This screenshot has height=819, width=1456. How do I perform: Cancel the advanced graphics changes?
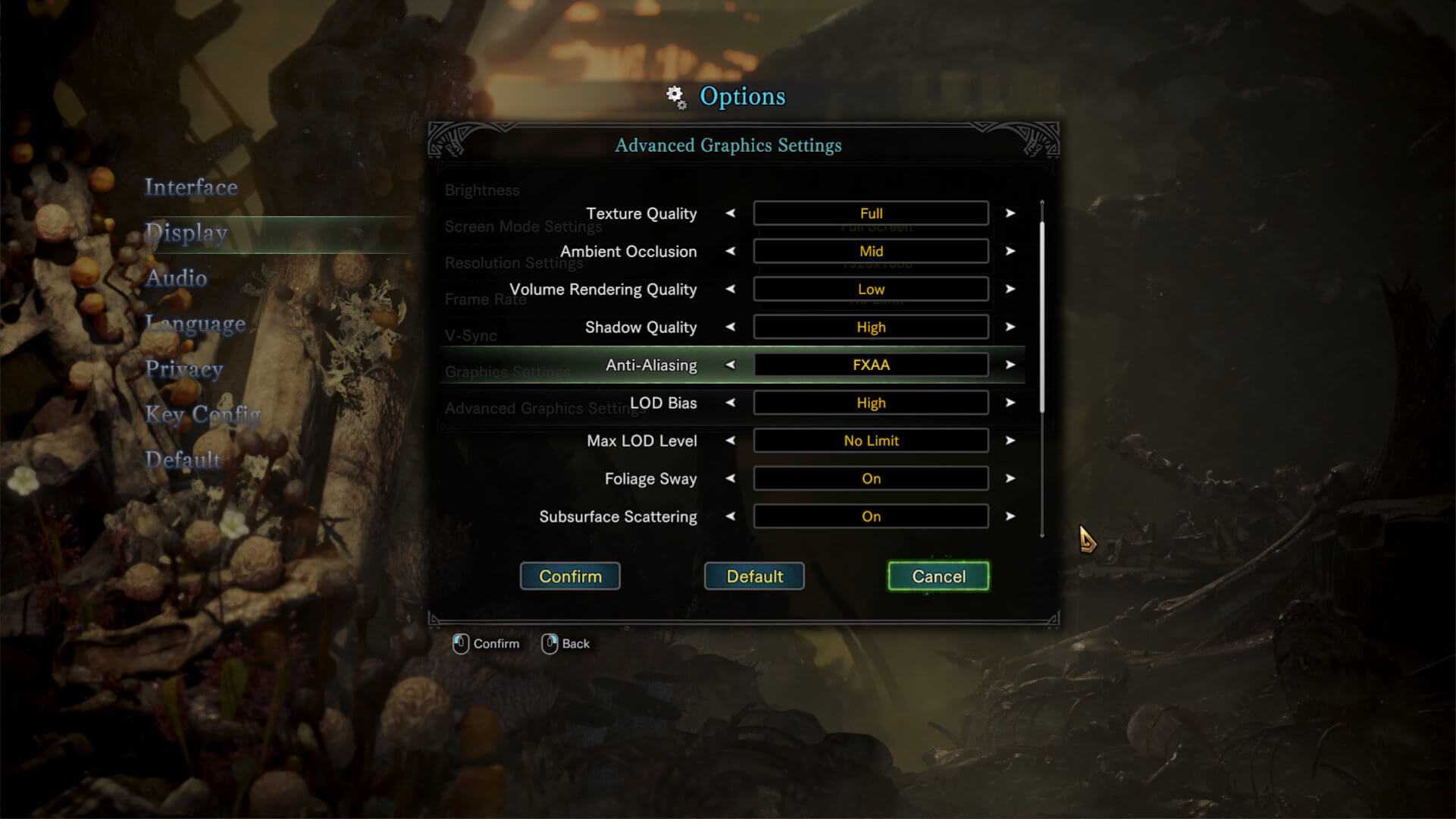click(938, 576)
